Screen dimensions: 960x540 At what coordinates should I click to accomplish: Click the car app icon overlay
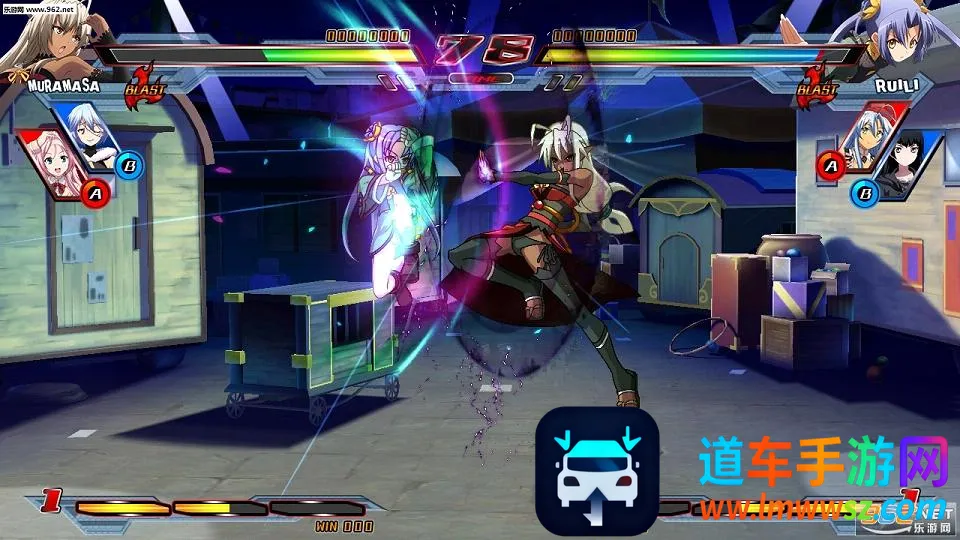click(x=597, y=470)
